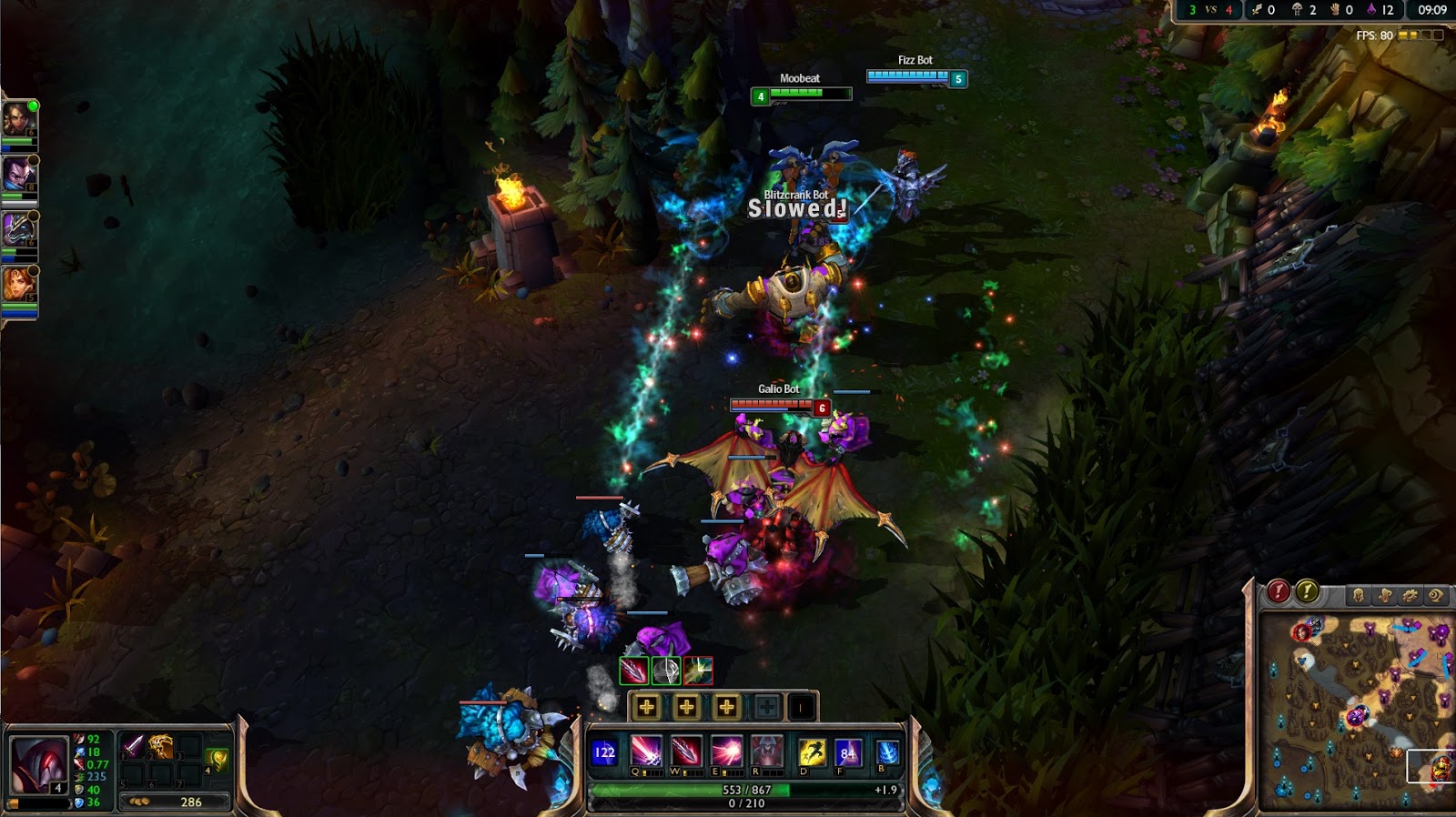Click the yellow alert ping button
The width and height of the screenshot is (1456, 817).
(1308, 592)
